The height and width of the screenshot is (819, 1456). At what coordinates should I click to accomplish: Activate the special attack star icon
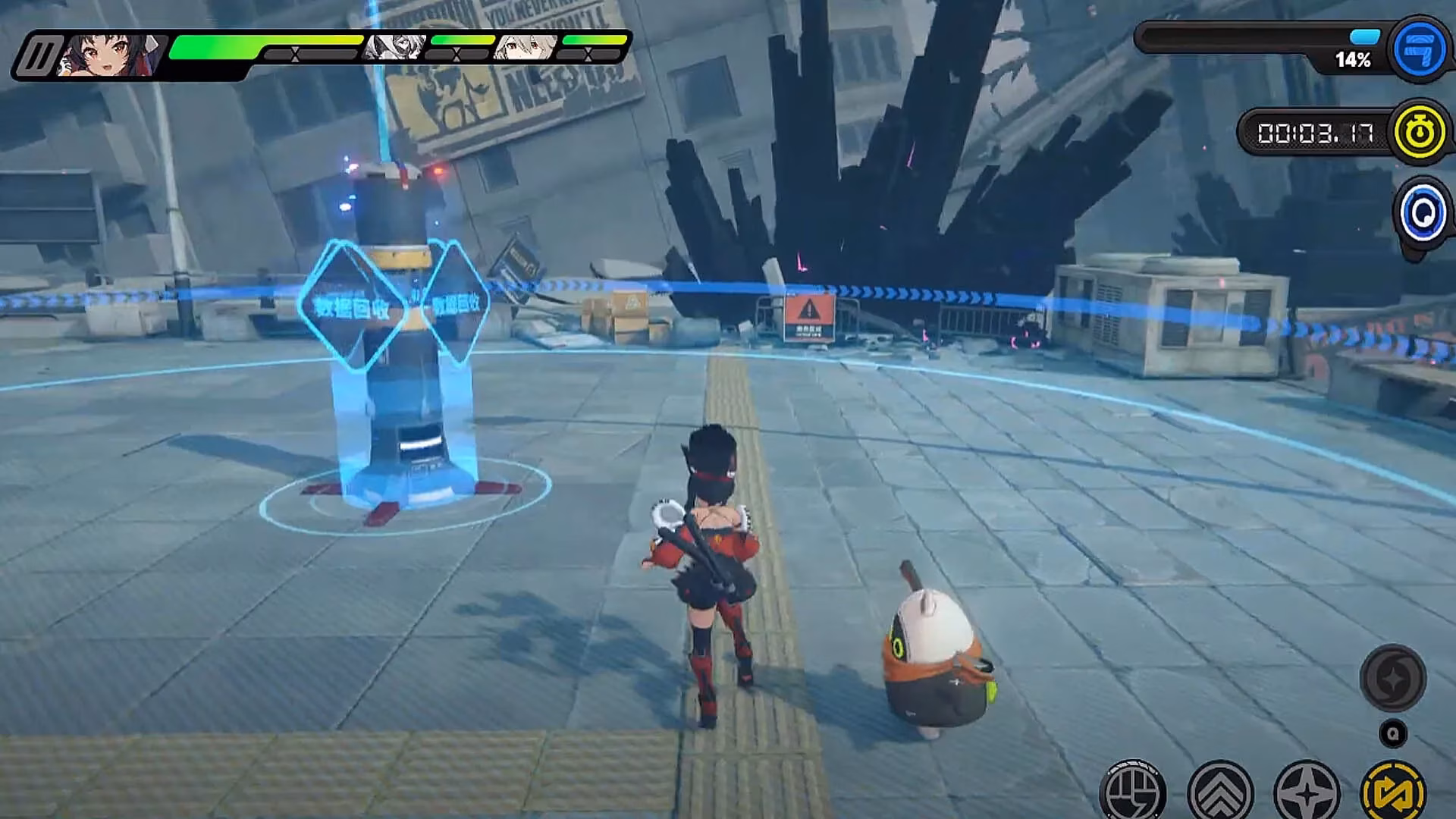pyautogui.click(x=1308, y=795)
